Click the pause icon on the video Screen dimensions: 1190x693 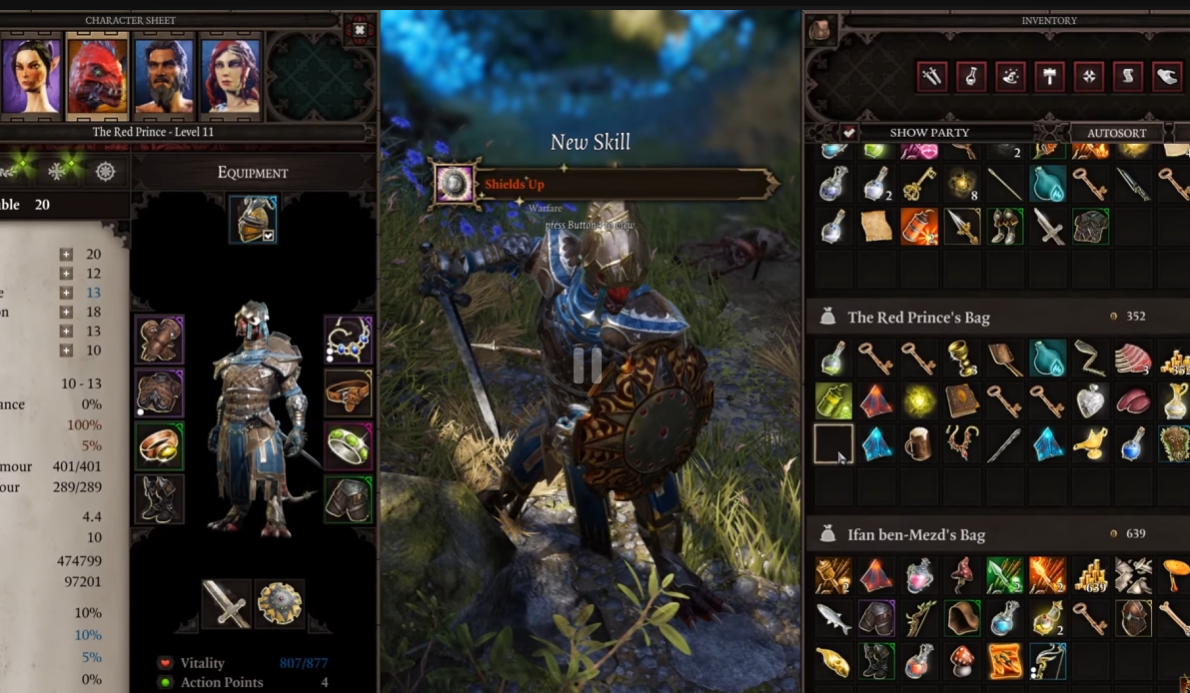(587, 366)
